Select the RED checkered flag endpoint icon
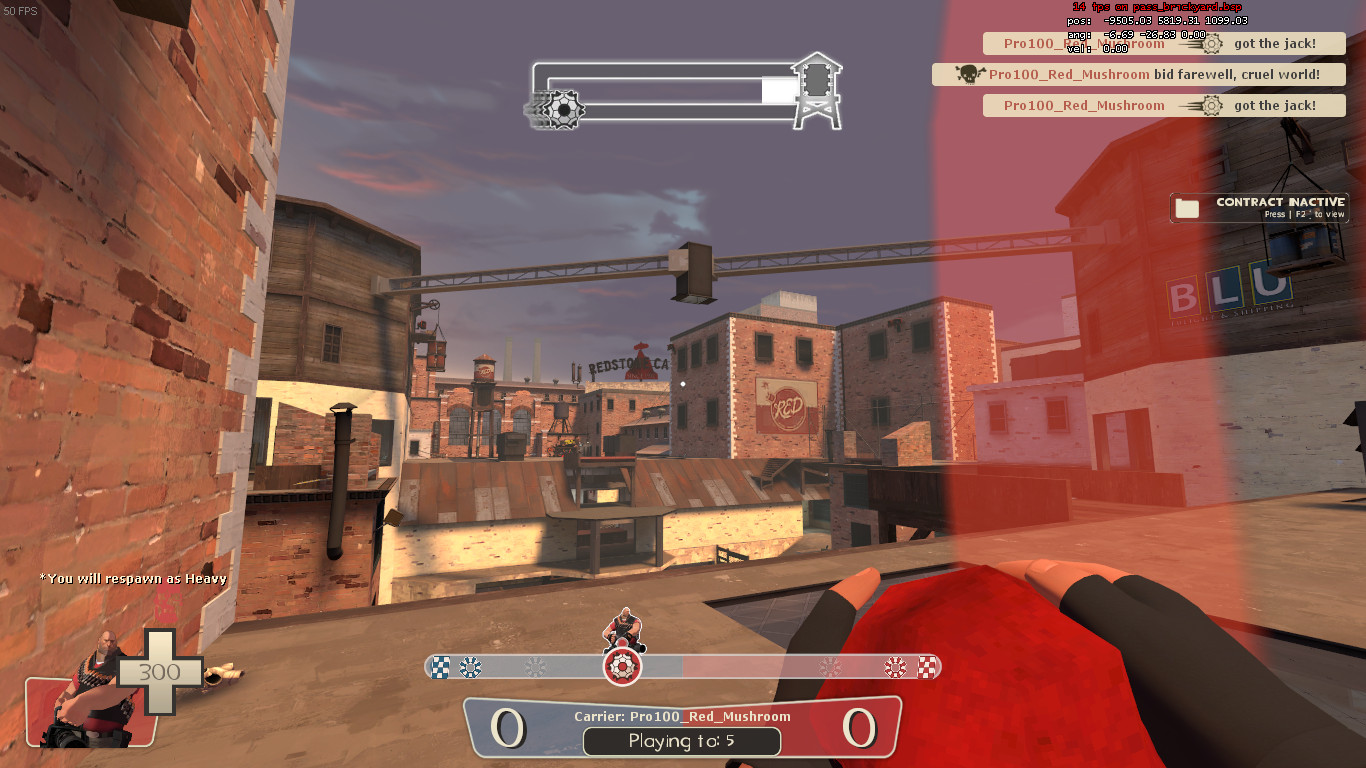 [926, 667]
